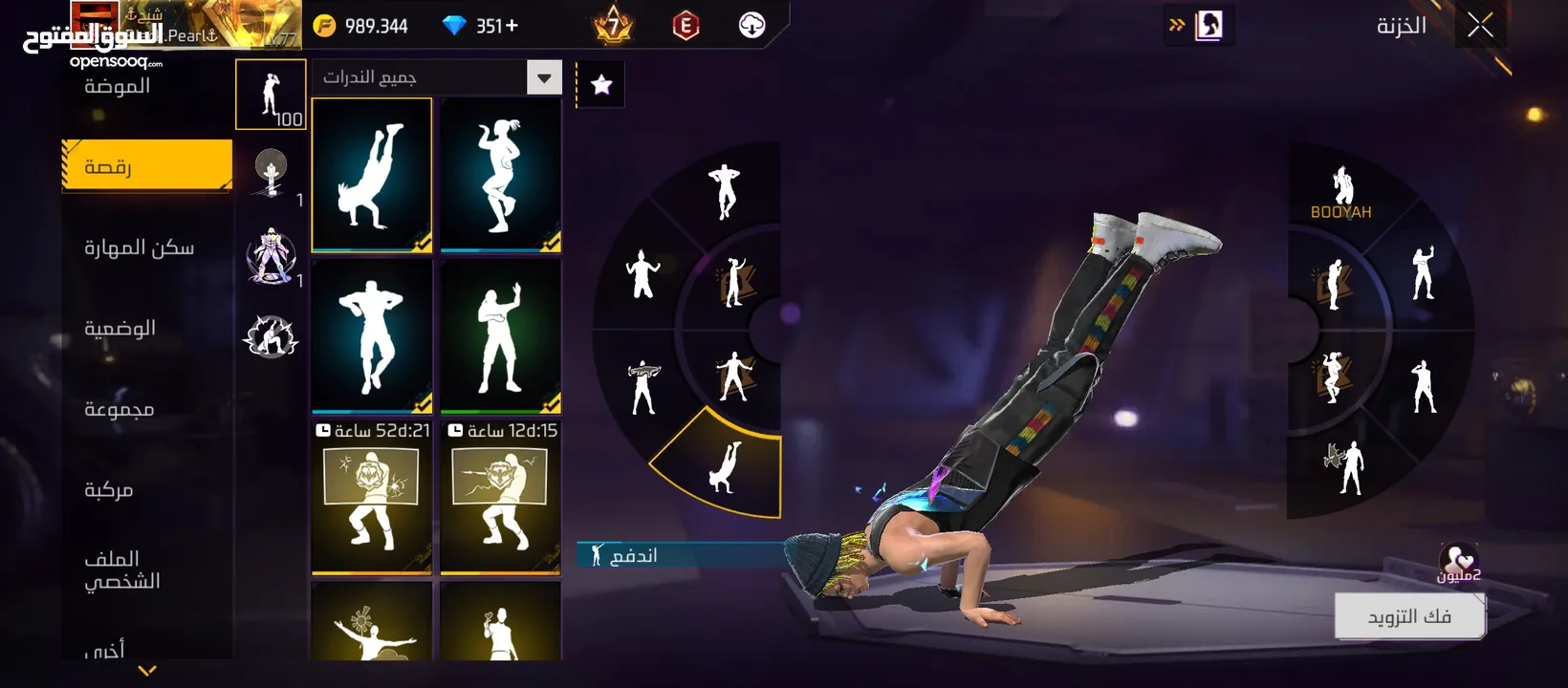This screenshot has height=688, width=1568.
Task: Click the فك التزويد unequip button
Action: click(x=1409, y=616)
